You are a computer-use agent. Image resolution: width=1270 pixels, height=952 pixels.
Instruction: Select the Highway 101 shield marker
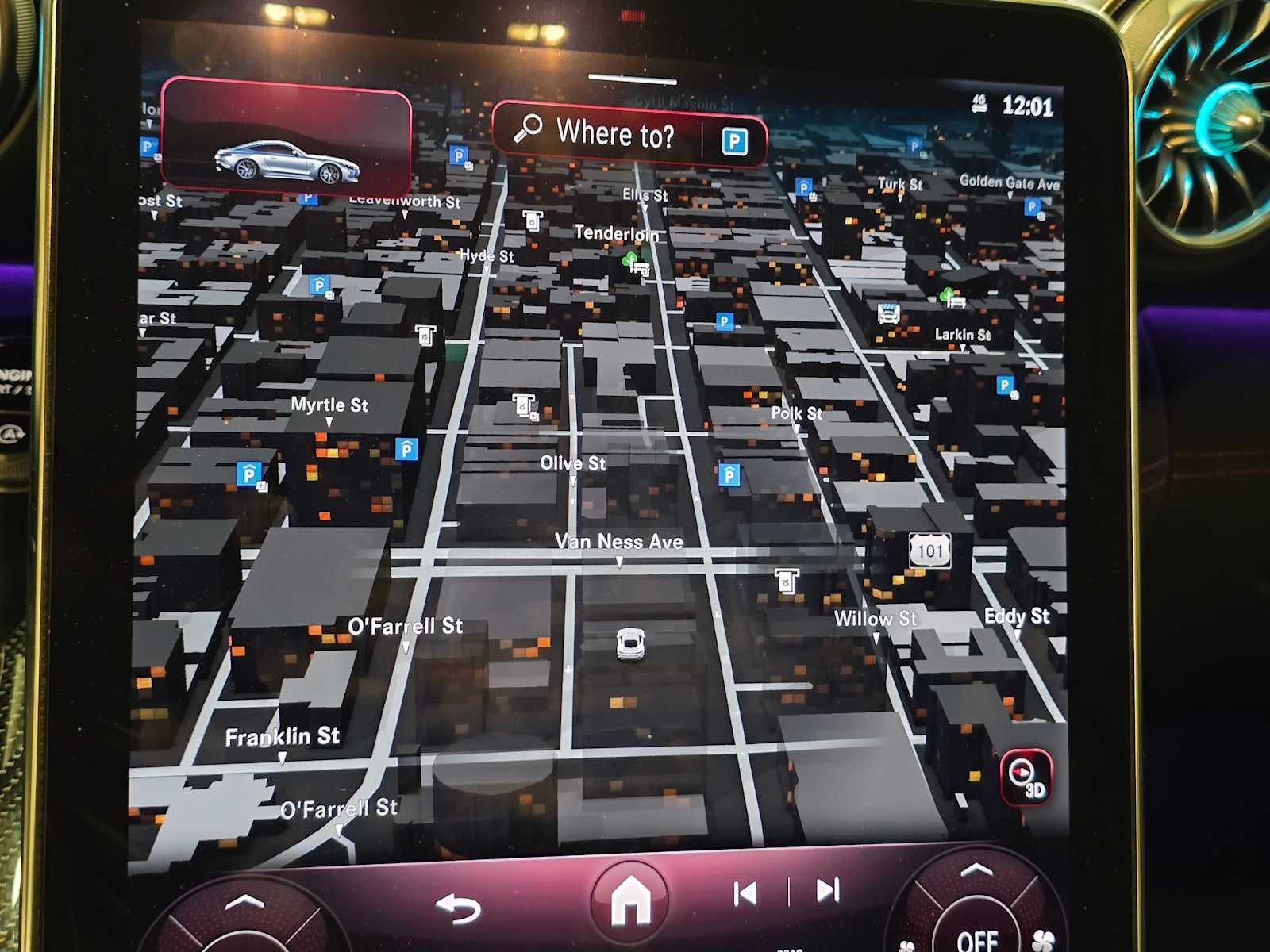pyautogui.click(x=930, y=550)
